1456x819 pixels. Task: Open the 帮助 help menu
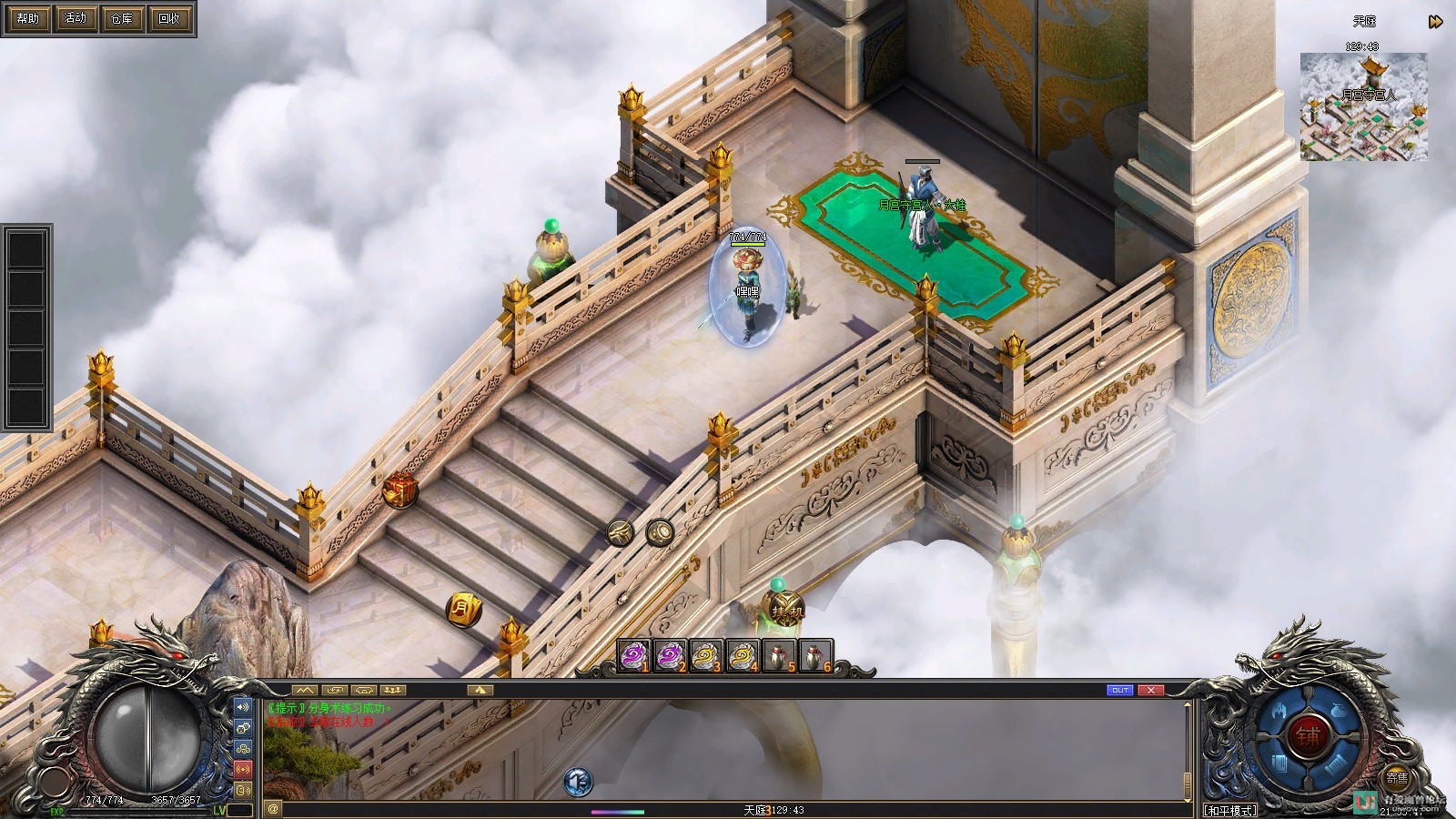tap(28, 18)
